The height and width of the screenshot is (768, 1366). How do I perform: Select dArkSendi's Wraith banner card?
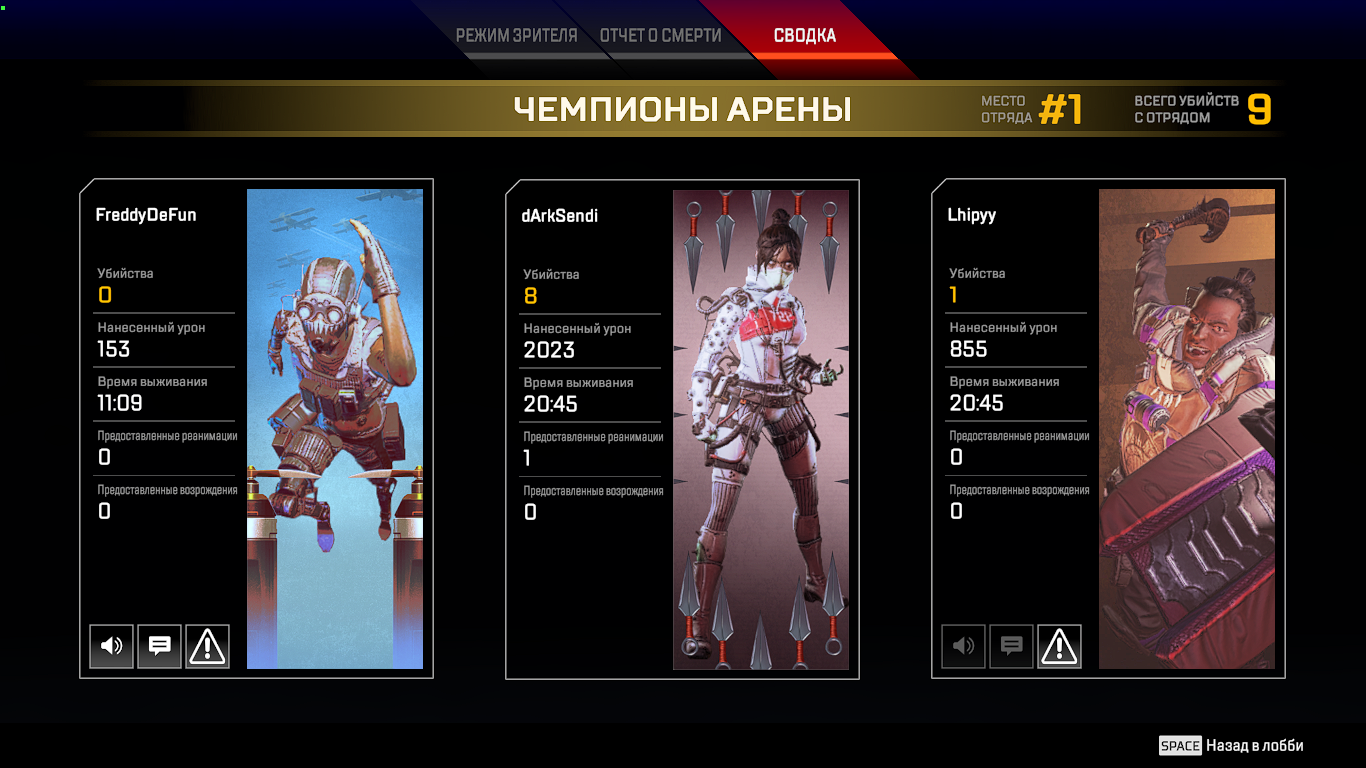[x=761, y=429]
